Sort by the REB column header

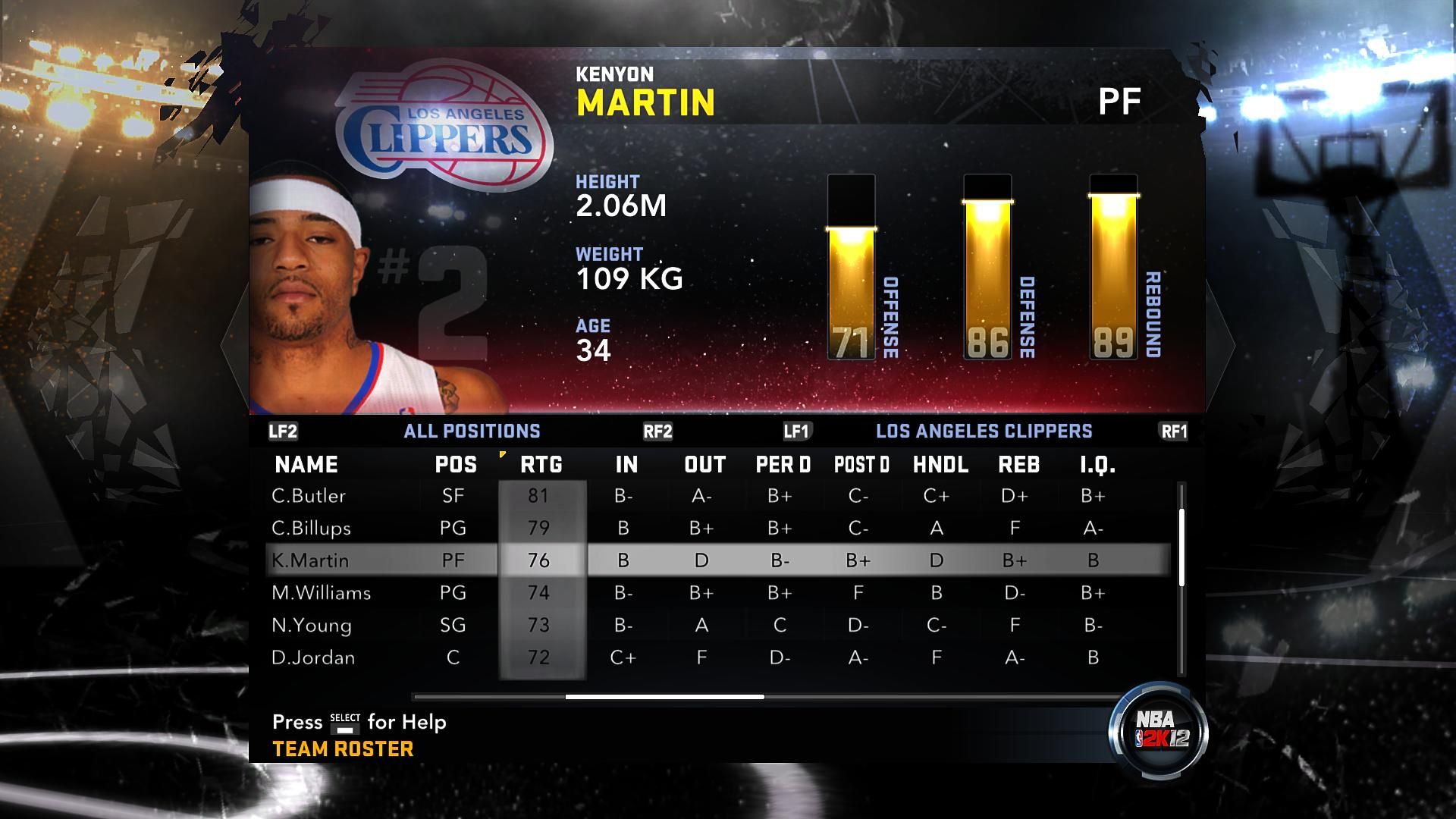[x=1018, y=465]
